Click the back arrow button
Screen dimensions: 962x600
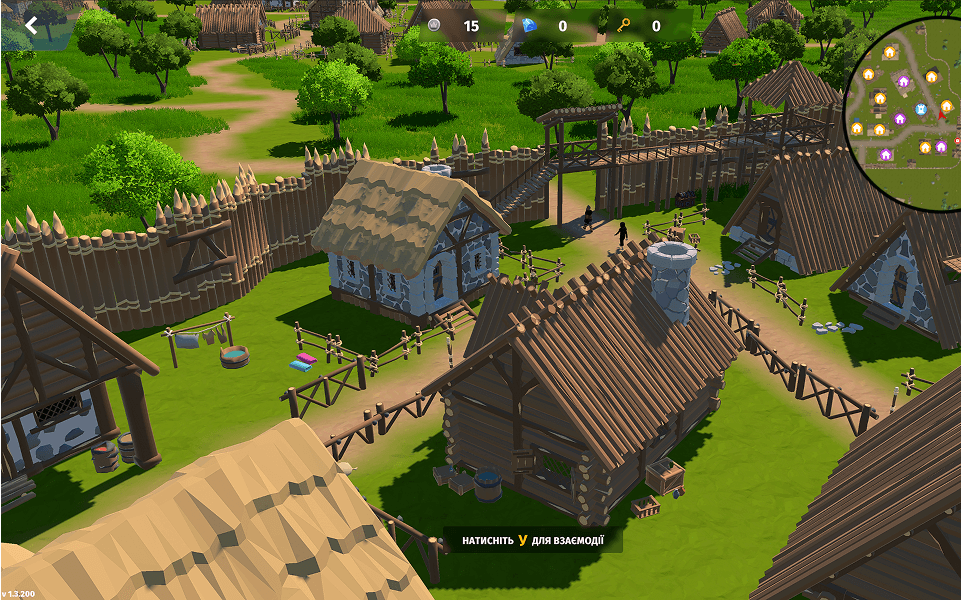(31, 26)
